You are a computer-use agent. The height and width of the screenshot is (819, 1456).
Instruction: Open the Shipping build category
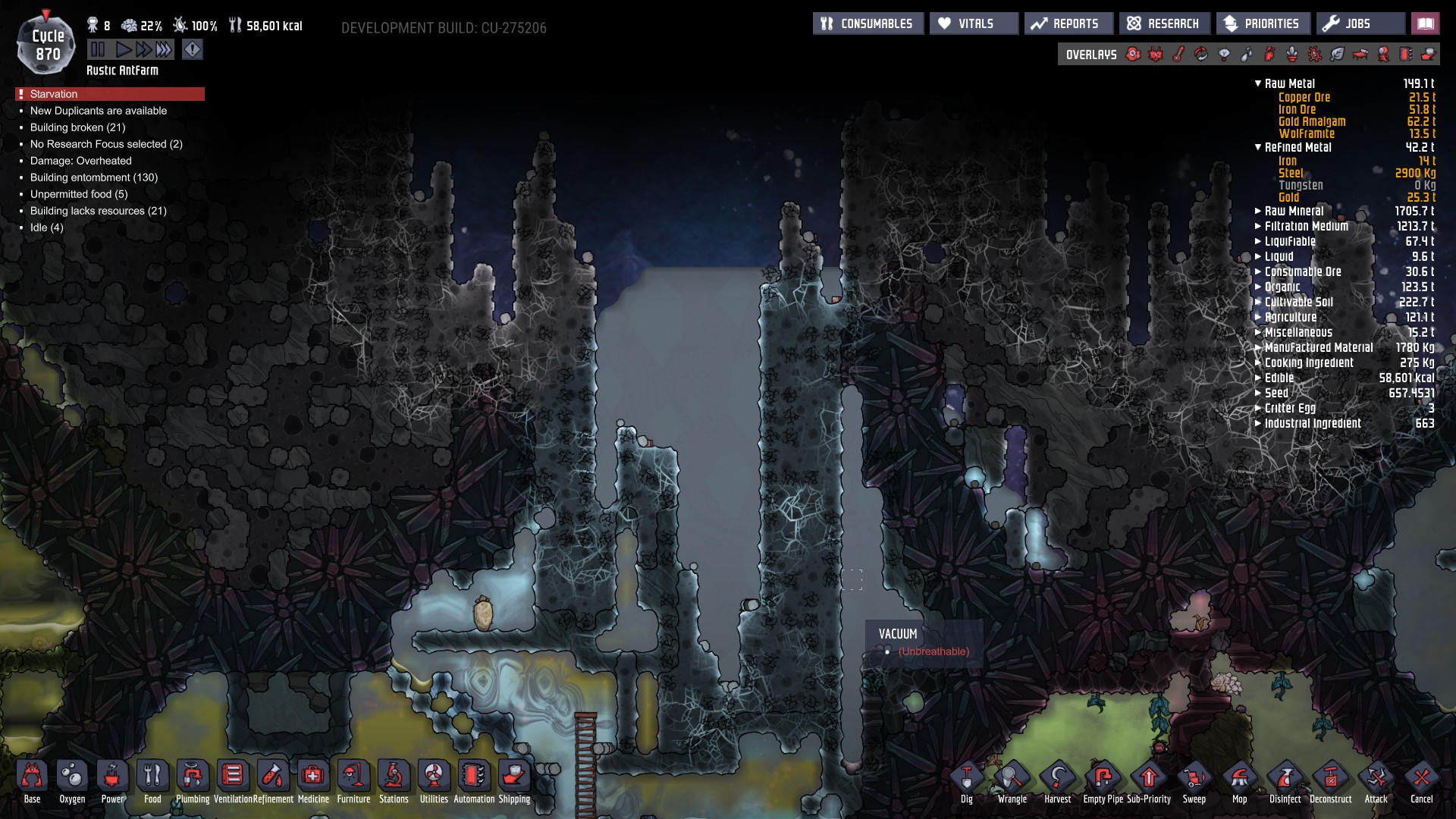pyautogui.click(x=514, y=781)
